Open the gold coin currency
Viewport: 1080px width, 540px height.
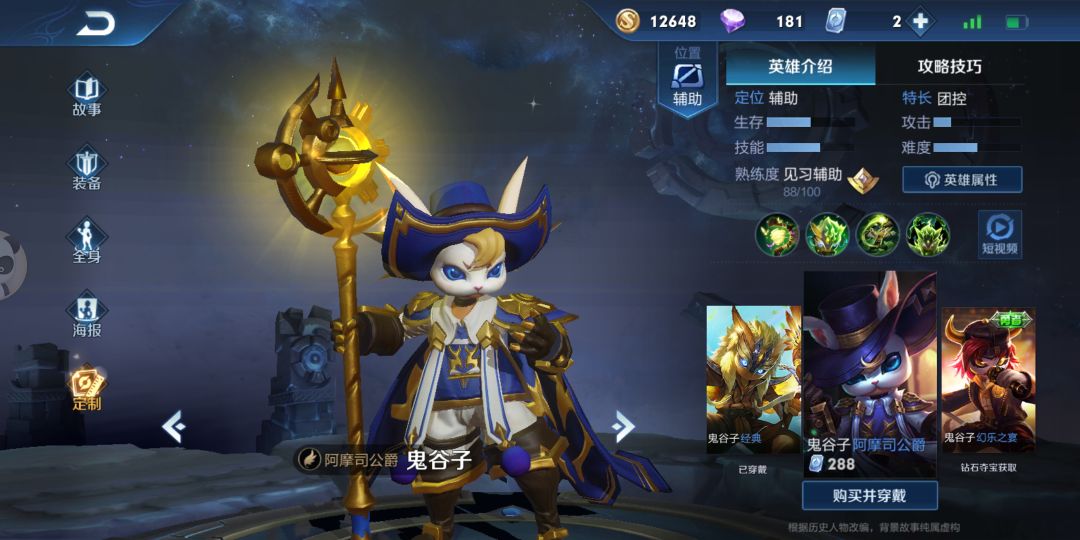(x=628, y=21)
